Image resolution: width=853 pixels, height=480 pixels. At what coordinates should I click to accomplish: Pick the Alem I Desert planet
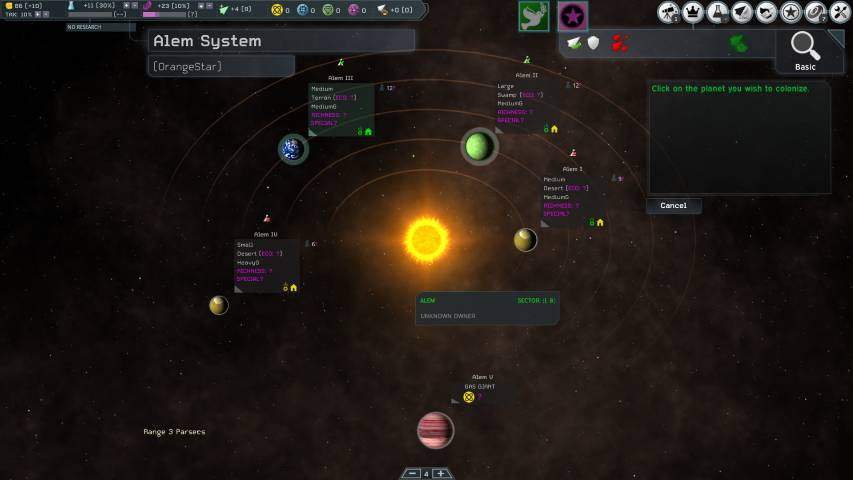tap(525, 240)
